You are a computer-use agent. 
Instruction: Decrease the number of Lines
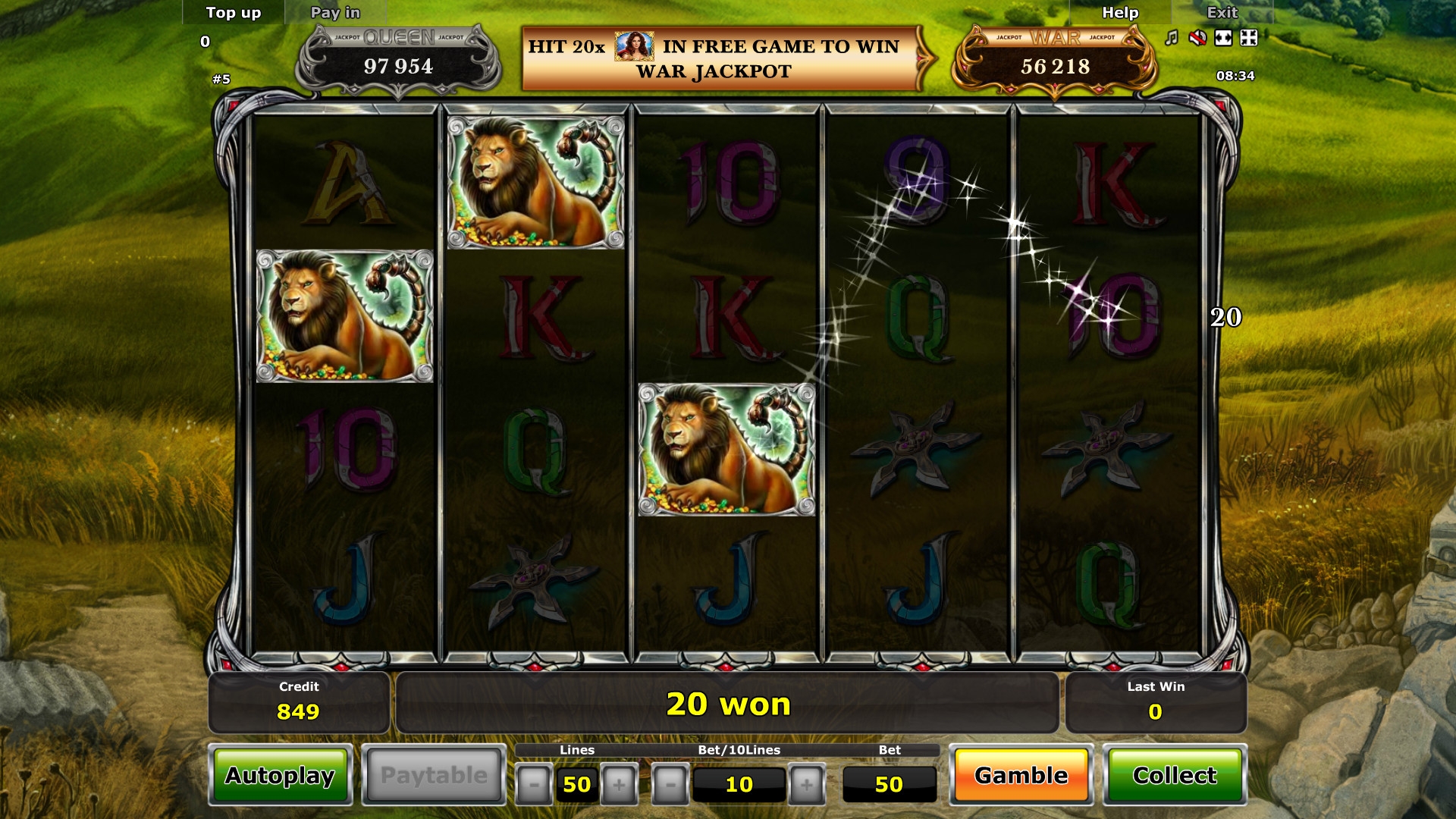point(534,784)
